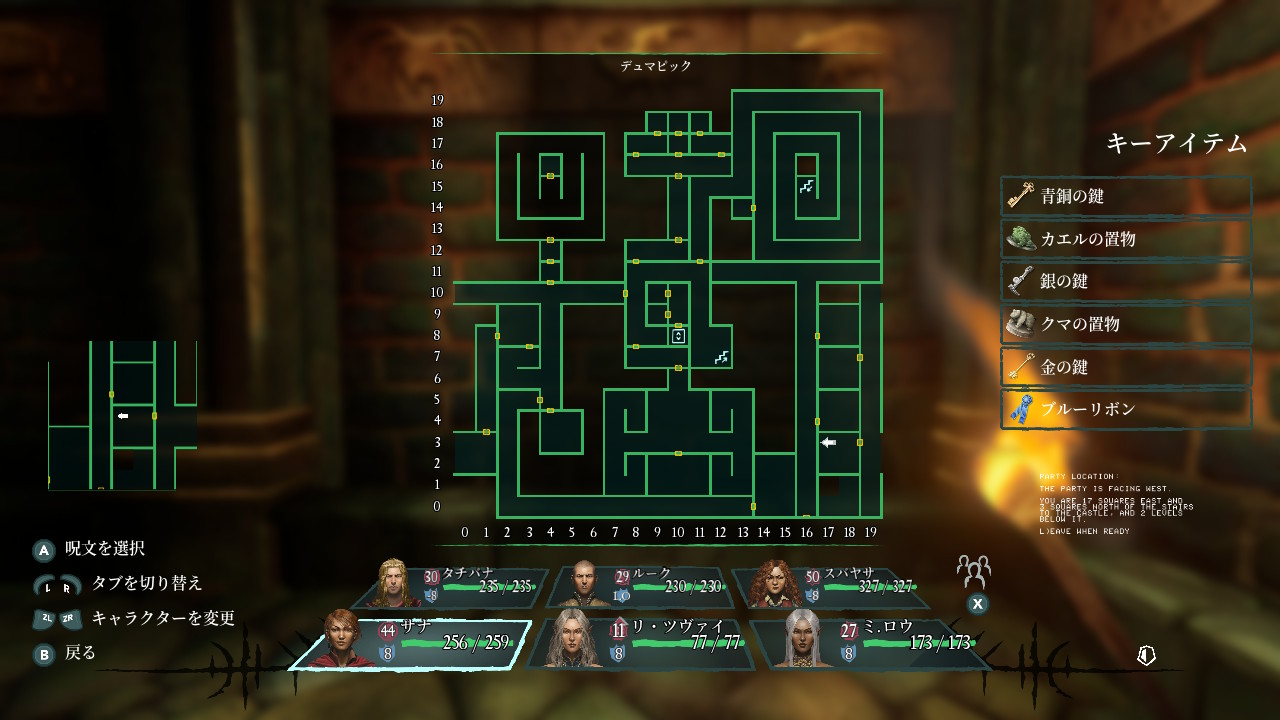Pick the クマの置物 (bear statue) key item
This screenshot has height=720, width=1280.
point(1126,324)
